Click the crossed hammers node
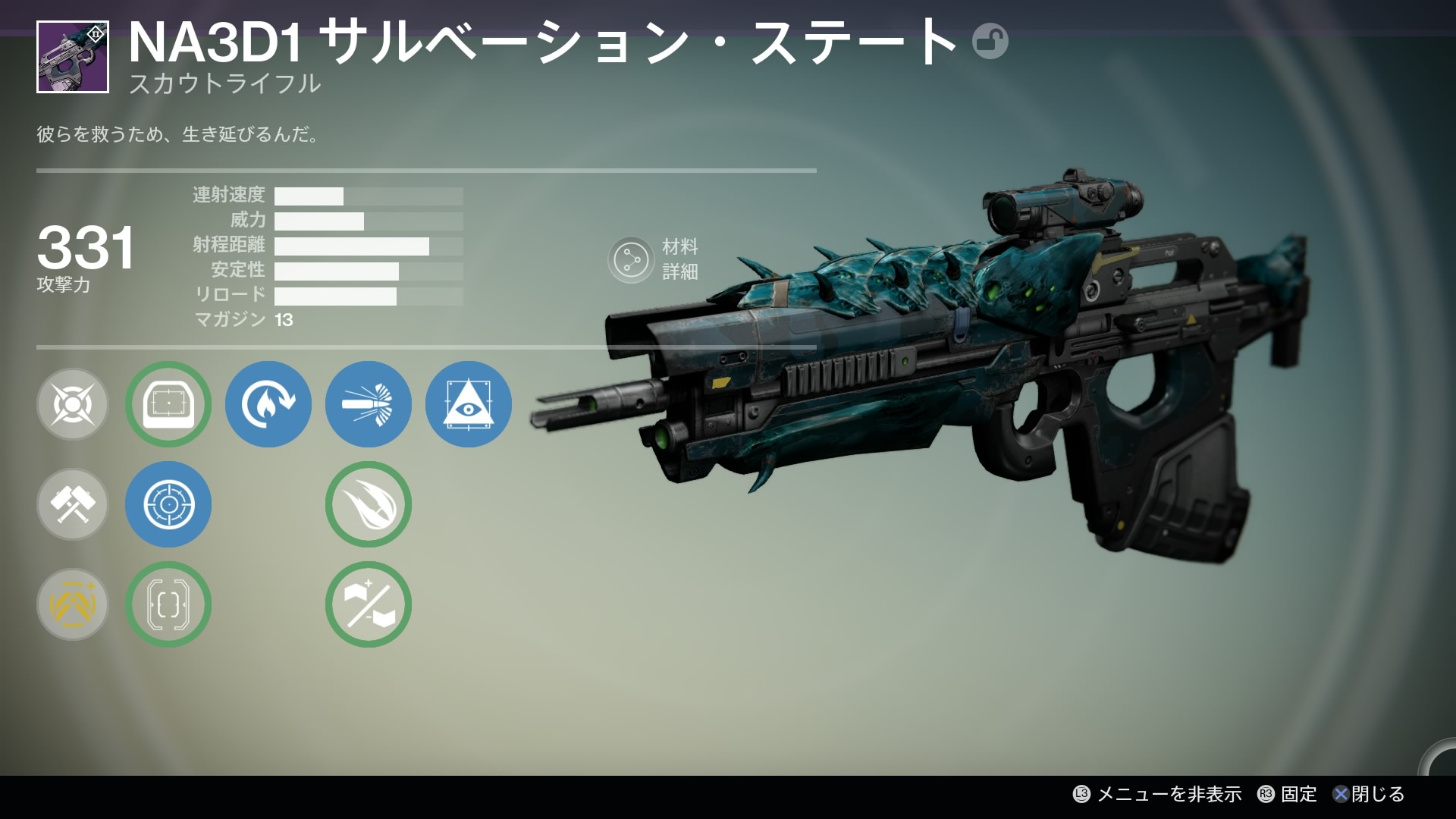Viewport: 1456px width, 819px height. tap(73, 504)
